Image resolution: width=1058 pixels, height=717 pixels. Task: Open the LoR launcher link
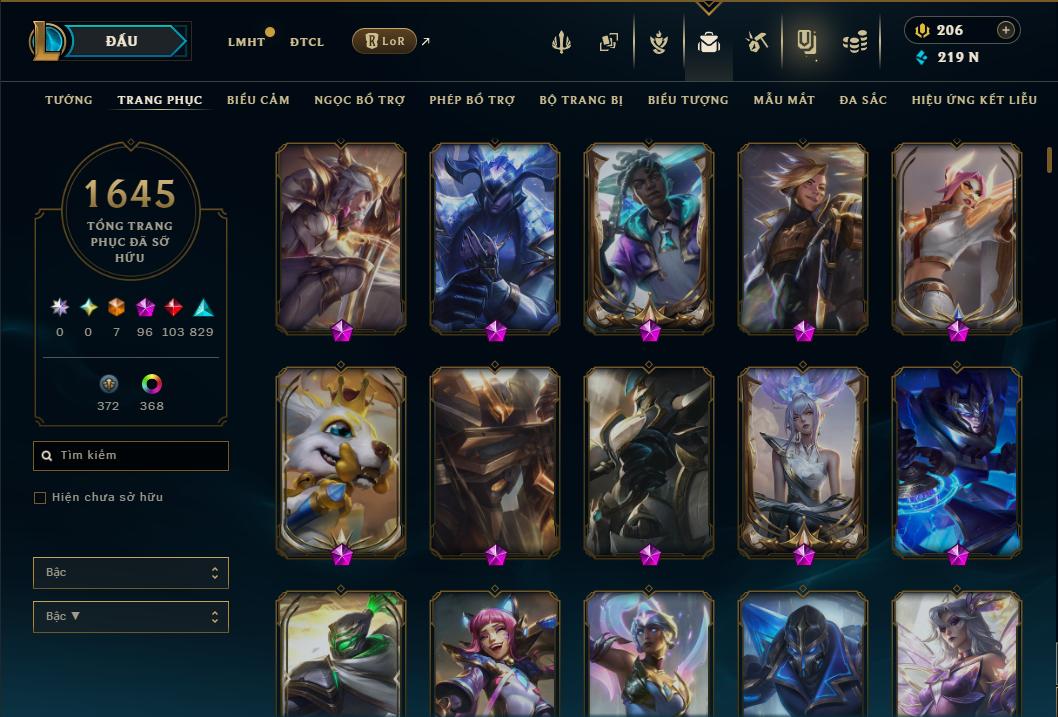point(384,41)
